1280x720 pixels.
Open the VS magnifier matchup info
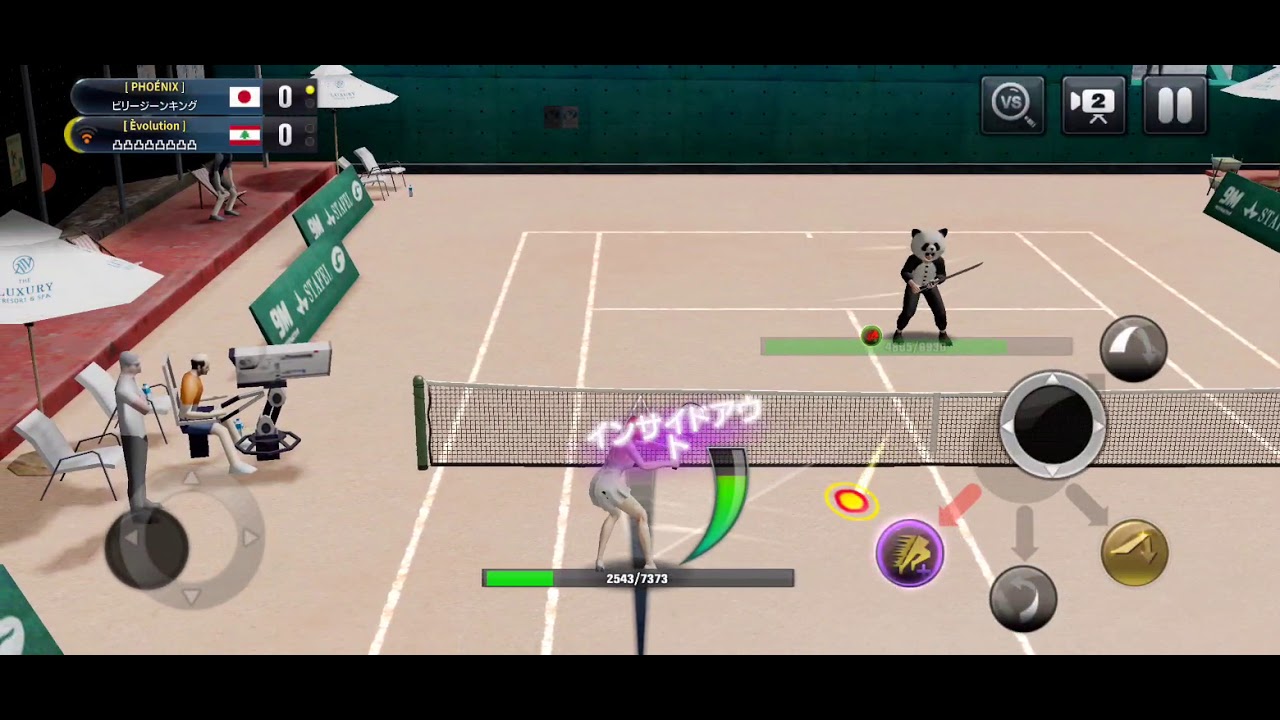(x=1012, y=104)
